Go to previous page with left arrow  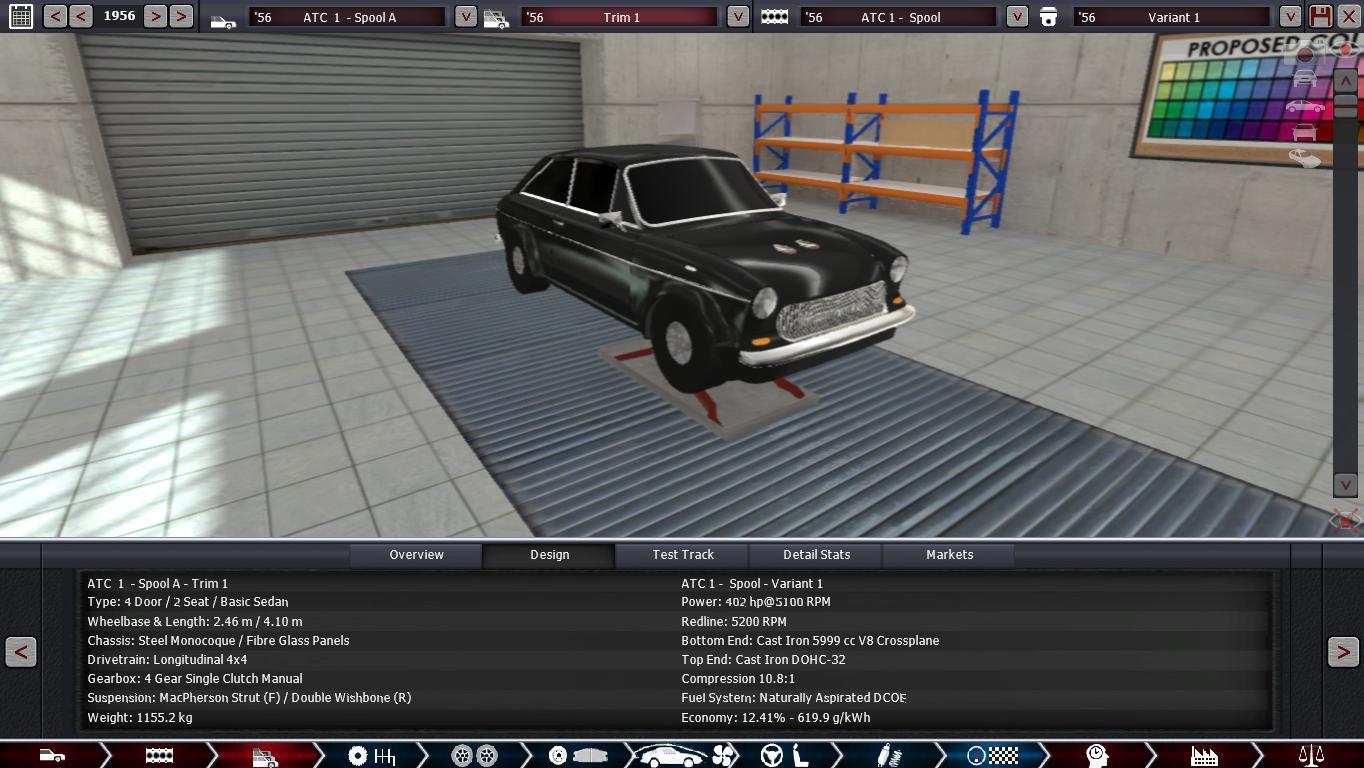pyautogui.click(x=21, y=652)
